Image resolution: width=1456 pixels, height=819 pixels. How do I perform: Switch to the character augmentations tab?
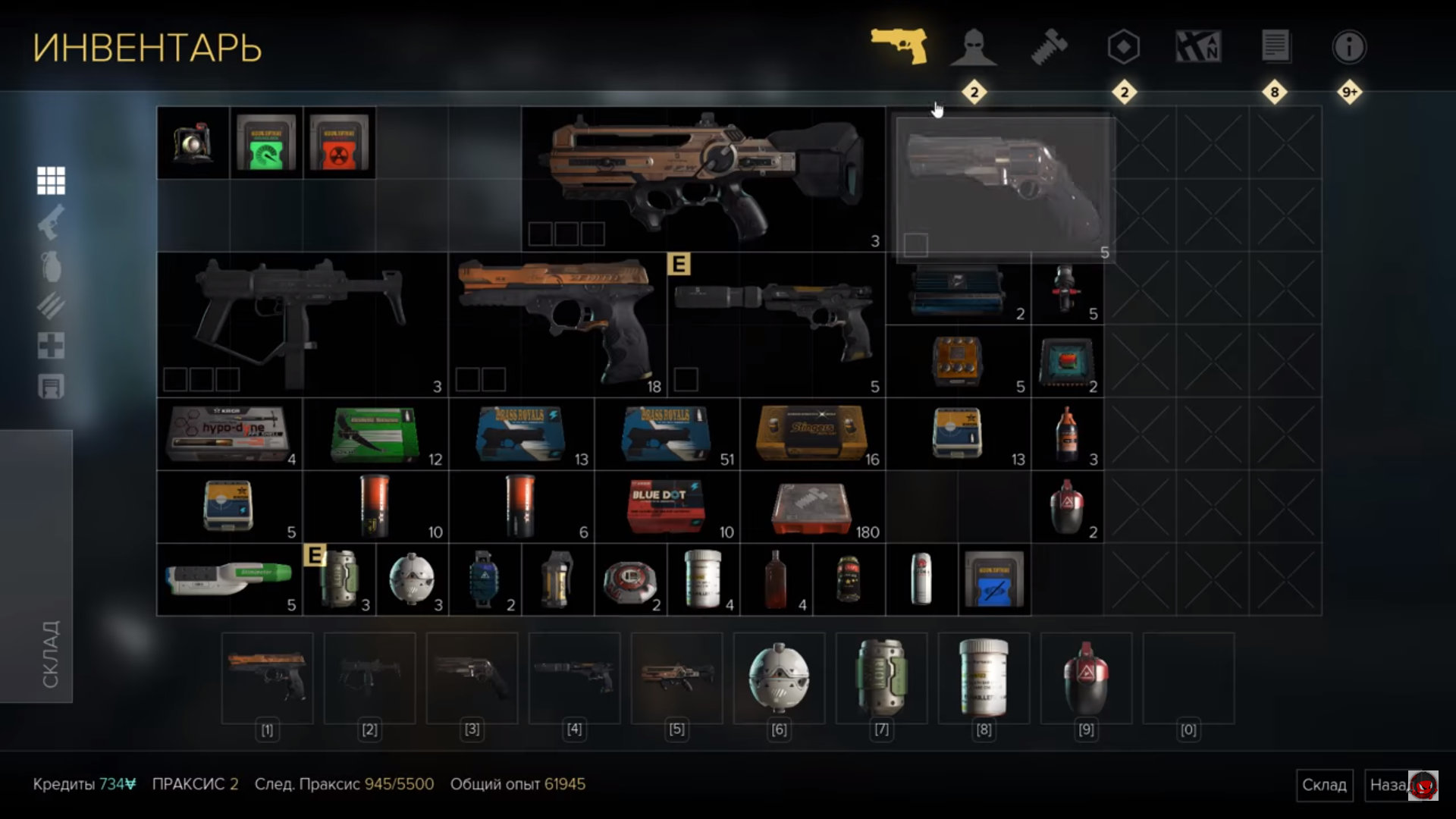click(974, 47)
